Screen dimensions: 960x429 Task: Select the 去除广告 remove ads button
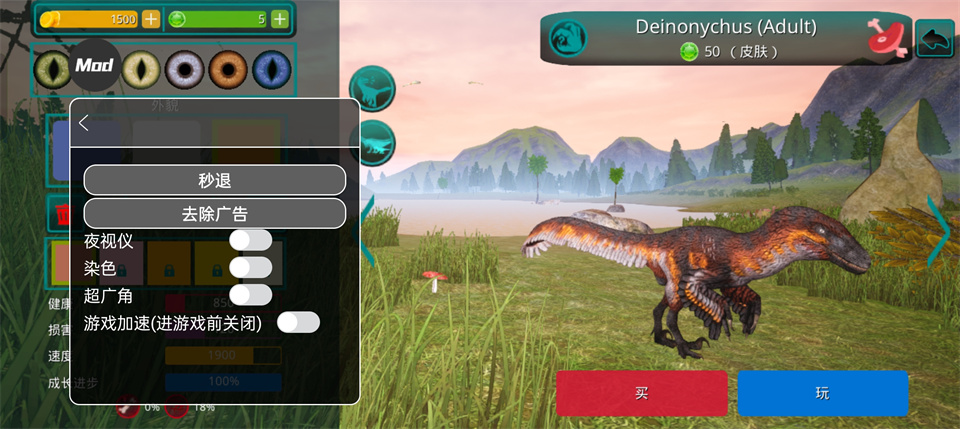click(214, 213)
